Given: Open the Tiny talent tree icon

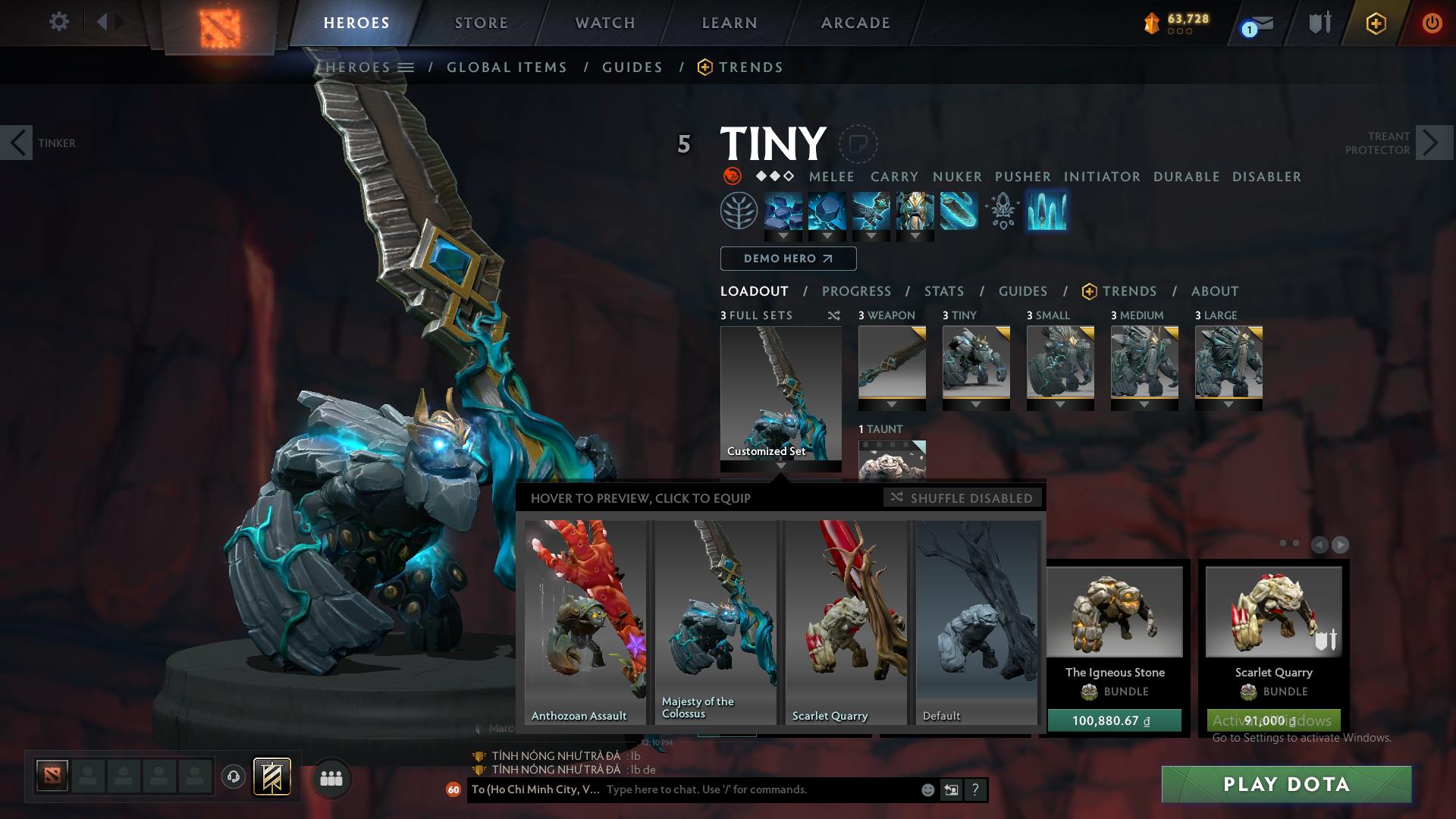Looking at the screenshot, I should pos(739,212).
